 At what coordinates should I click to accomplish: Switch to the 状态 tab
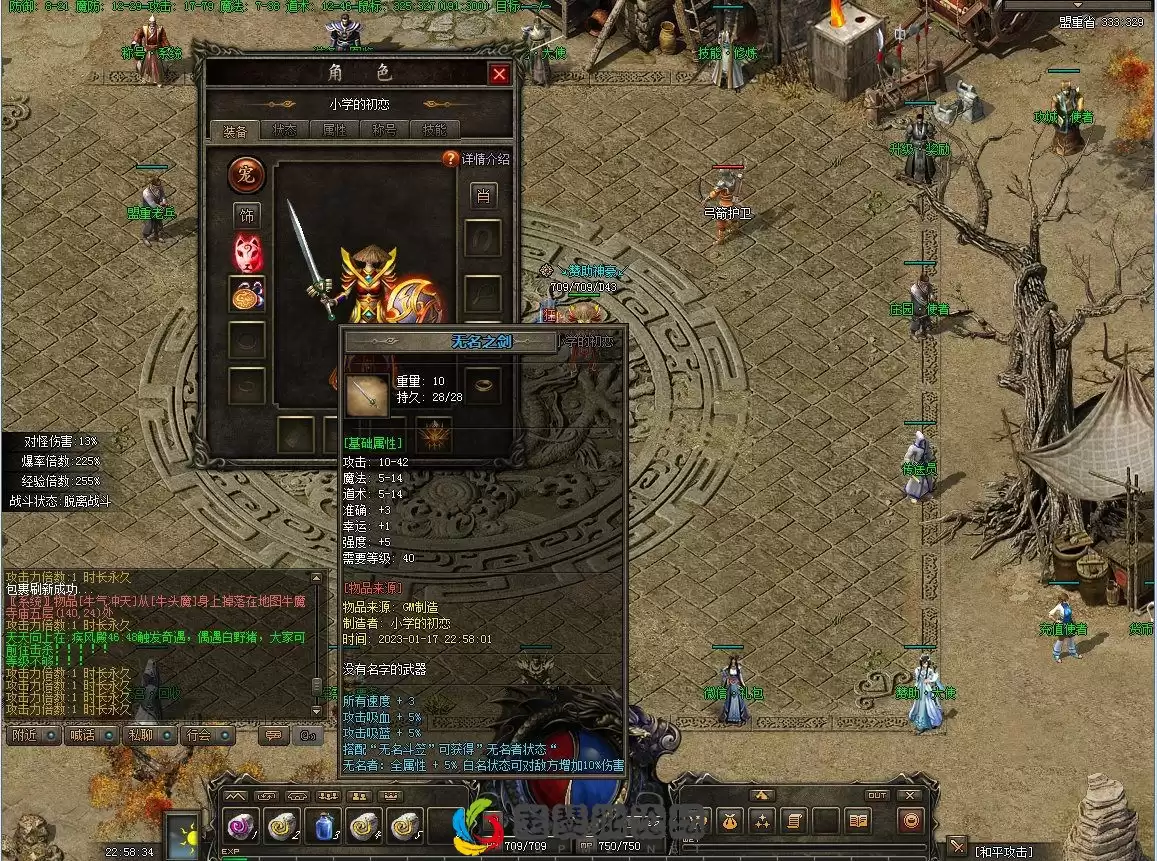click(285, 130)
